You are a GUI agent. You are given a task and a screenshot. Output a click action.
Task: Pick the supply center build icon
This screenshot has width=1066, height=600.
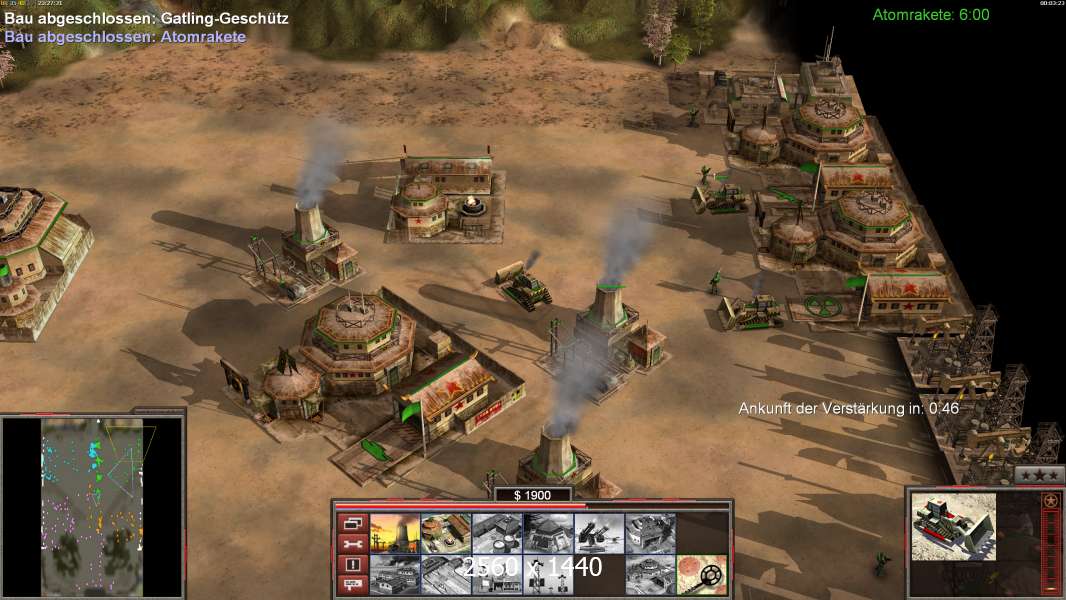(x=496, y=531)
